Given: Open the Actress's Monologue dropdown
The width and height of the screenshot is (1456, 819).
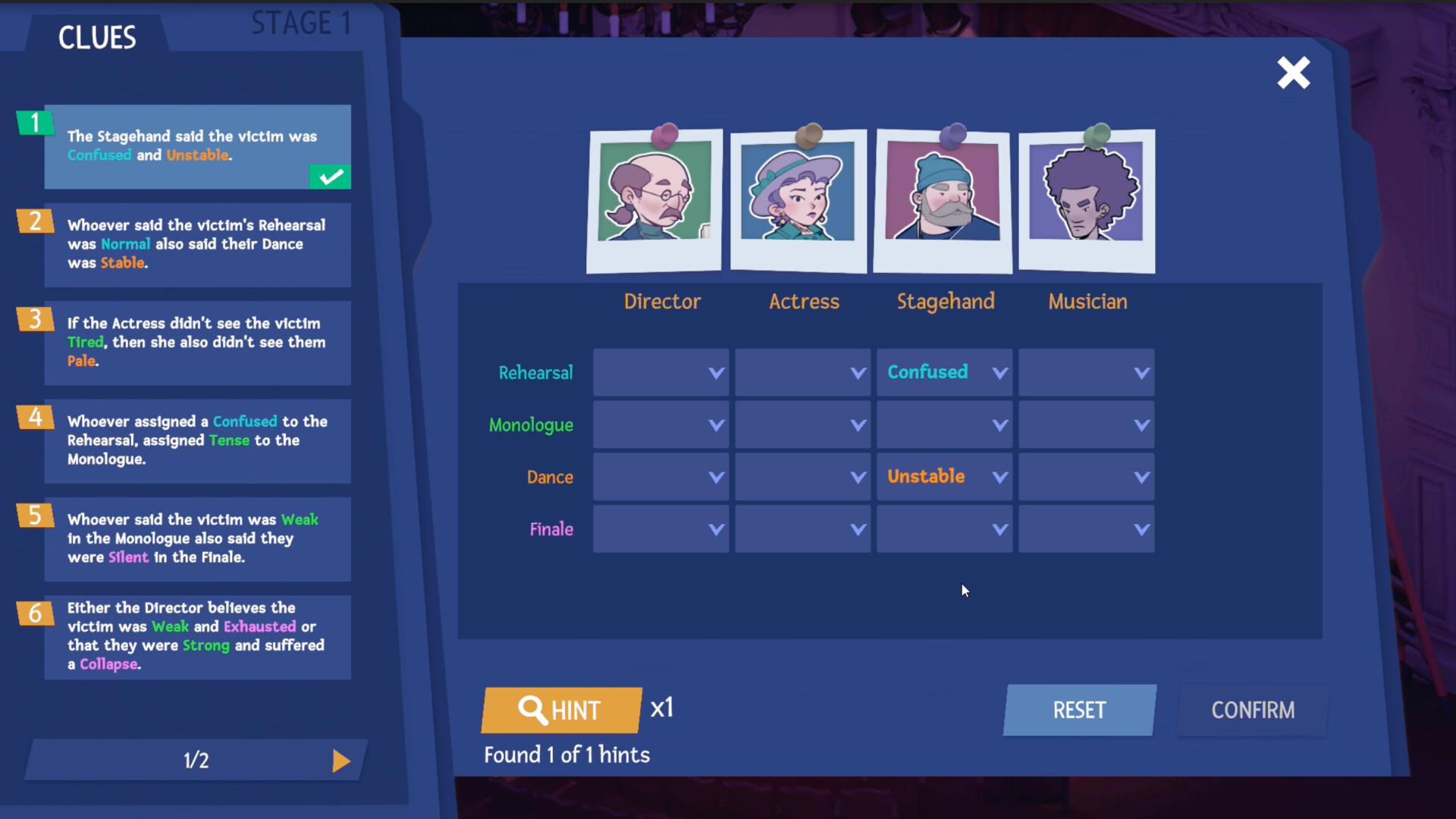Looking at the screenshot, I should point(802,425).
